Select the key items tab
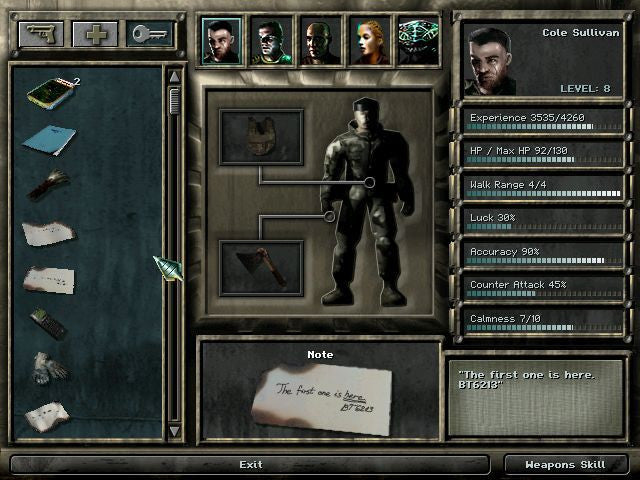This screenshot has width=640, height=480. (149, 33)
